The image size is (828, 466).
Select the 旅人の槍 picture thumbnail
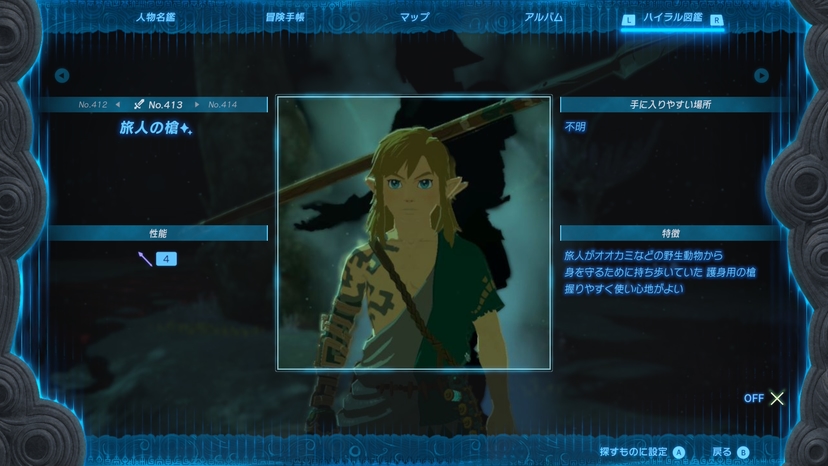pos(413,233)
